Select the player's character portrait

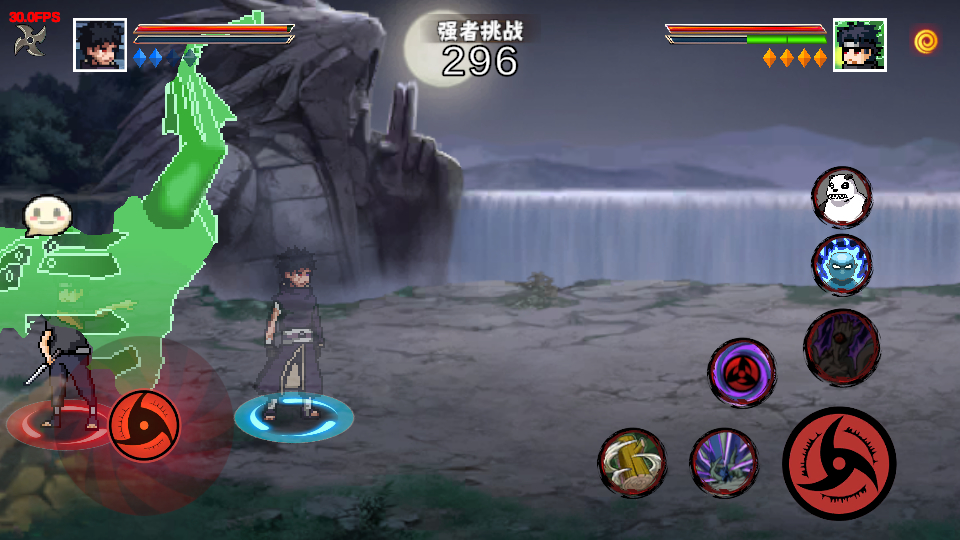pyautogui.click(x=100, y=45)
